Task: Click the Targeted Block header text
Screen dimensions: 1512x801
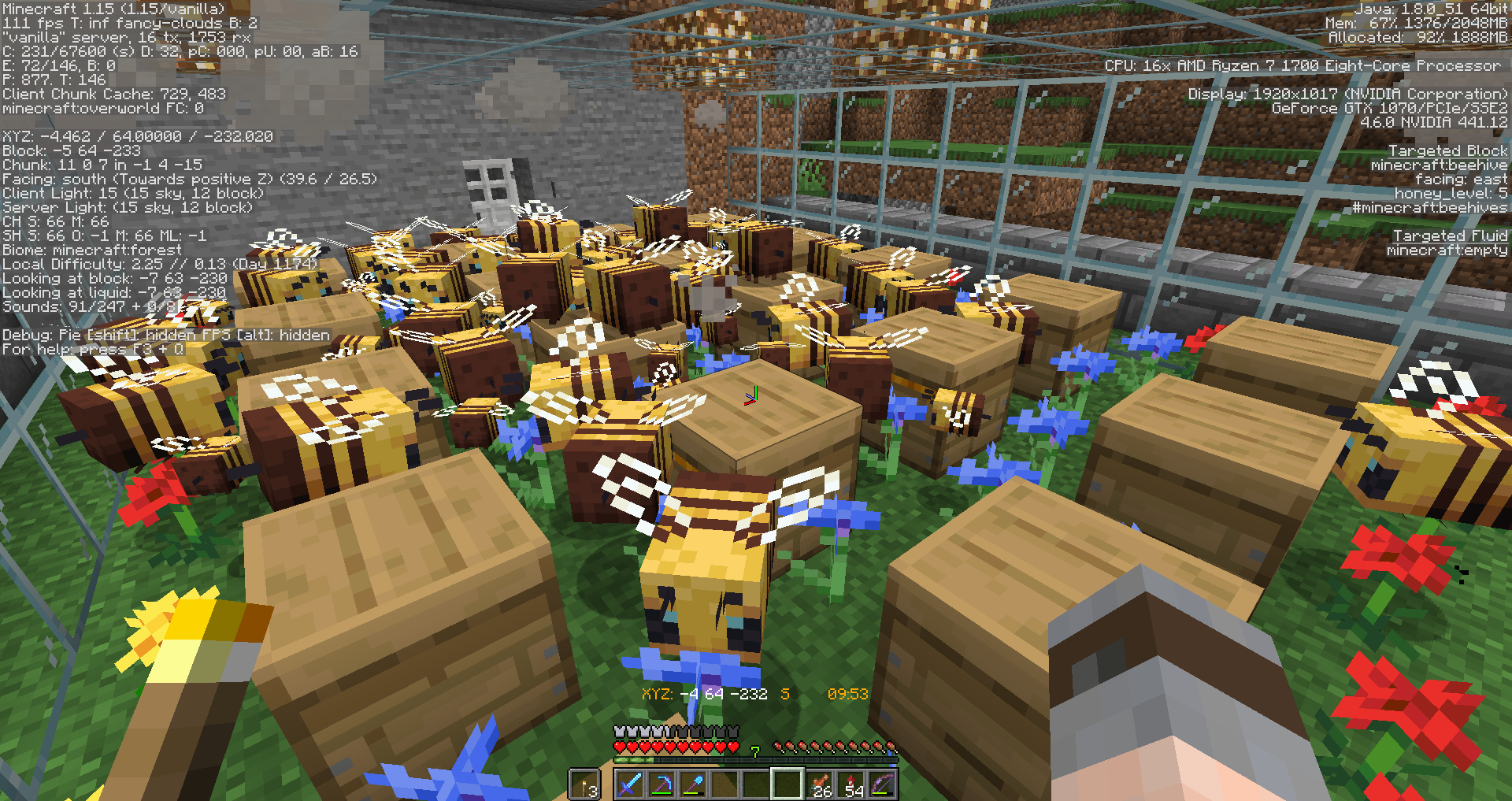Action: pyautogui.click(x=1447, y=150)
